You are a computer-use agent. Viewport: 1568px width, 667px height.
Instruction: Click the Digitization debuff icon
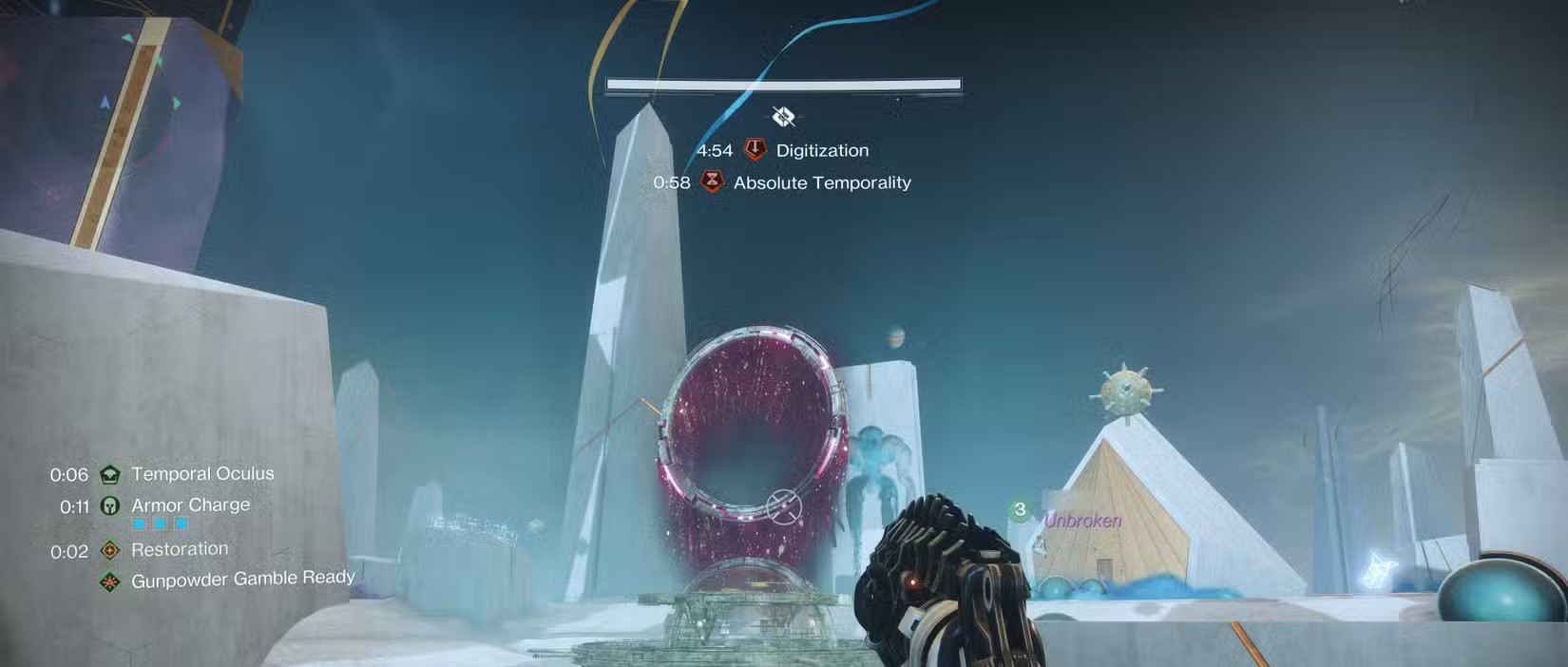click(755, 149)
